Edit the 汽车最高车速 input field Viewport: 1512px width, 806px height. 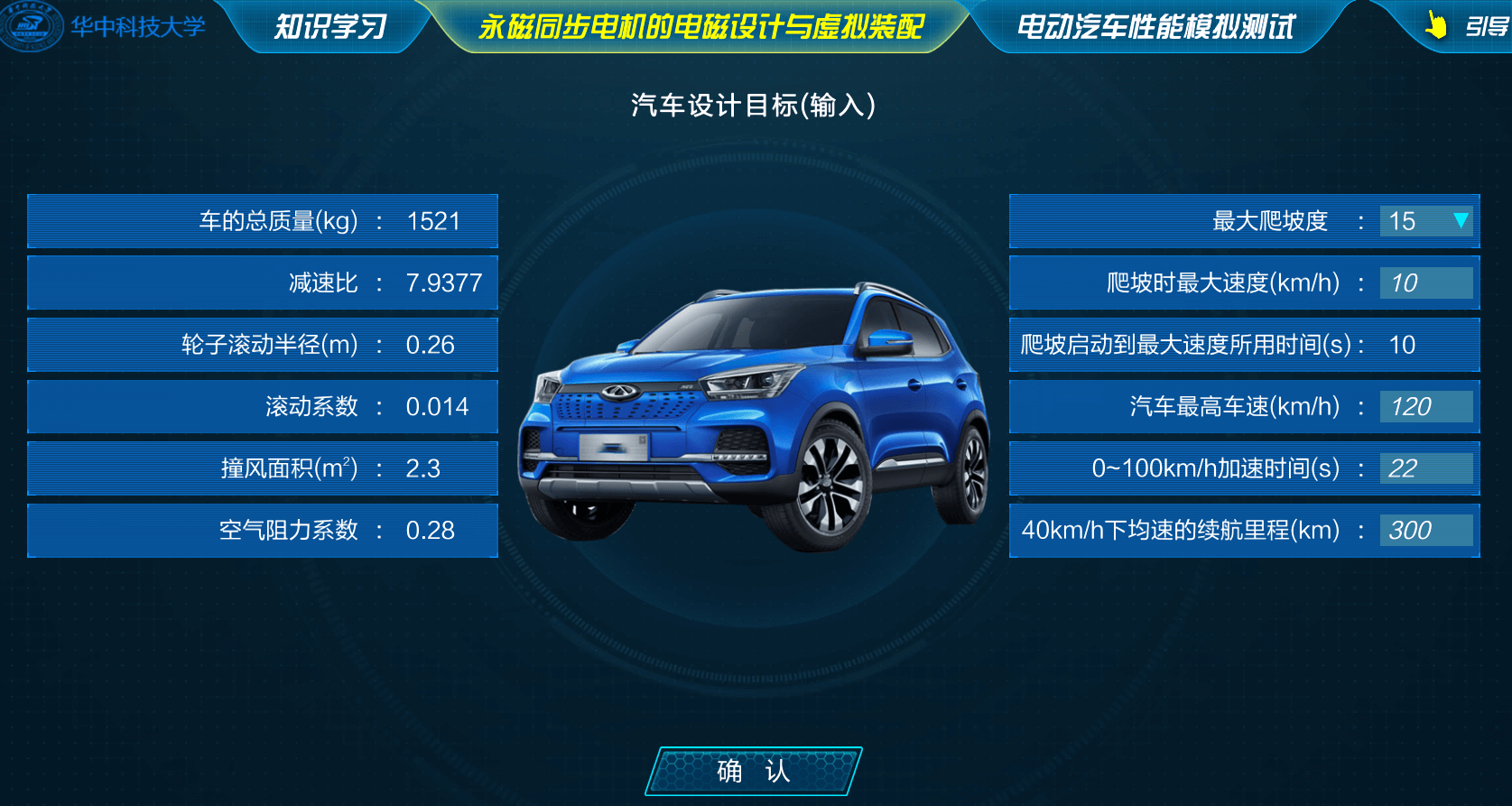[x=1426, y=406]
